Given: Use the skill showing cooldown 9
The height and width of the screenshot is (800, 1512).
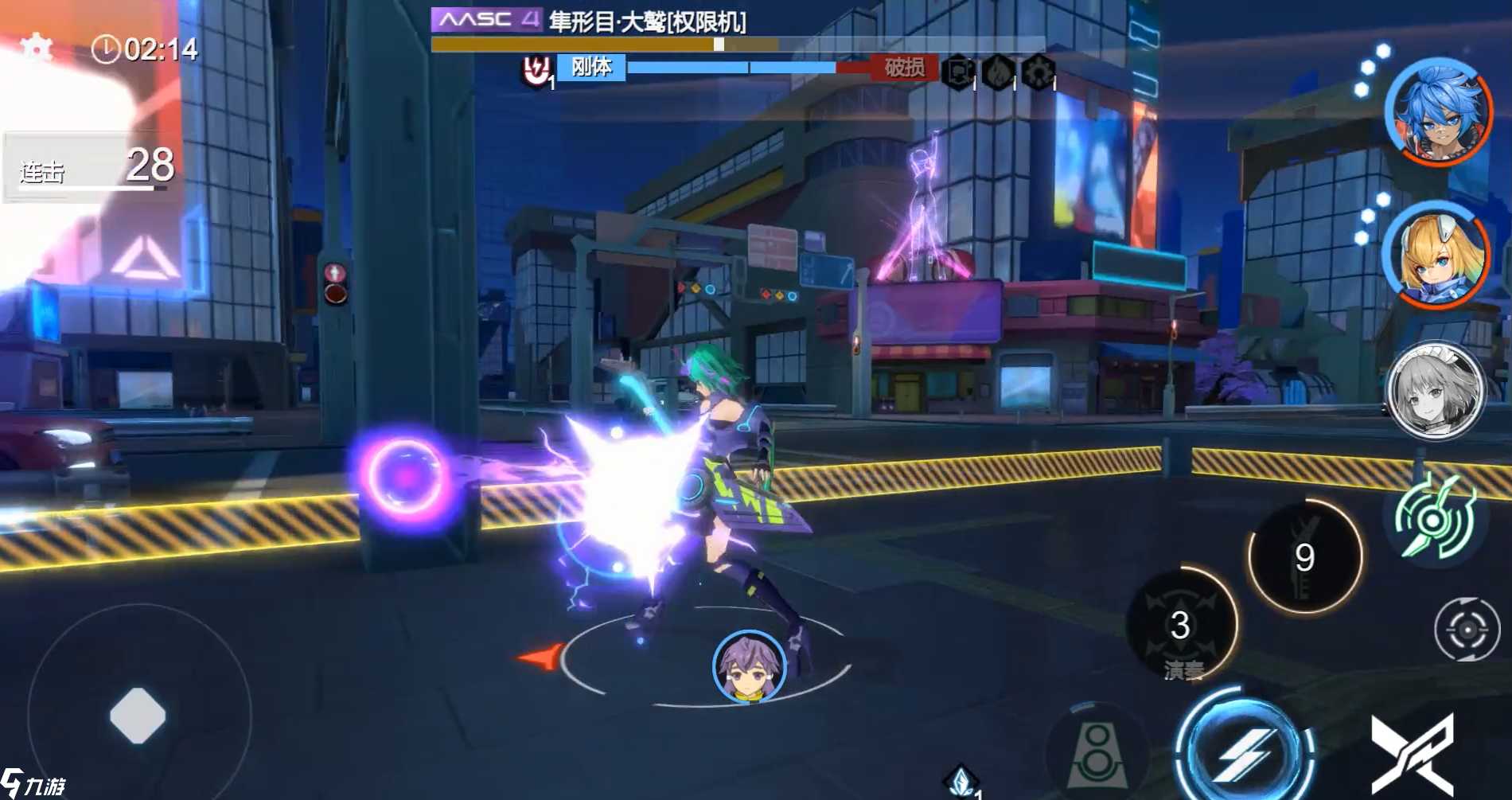Looking at the screenshot, I should point(1304,557).
